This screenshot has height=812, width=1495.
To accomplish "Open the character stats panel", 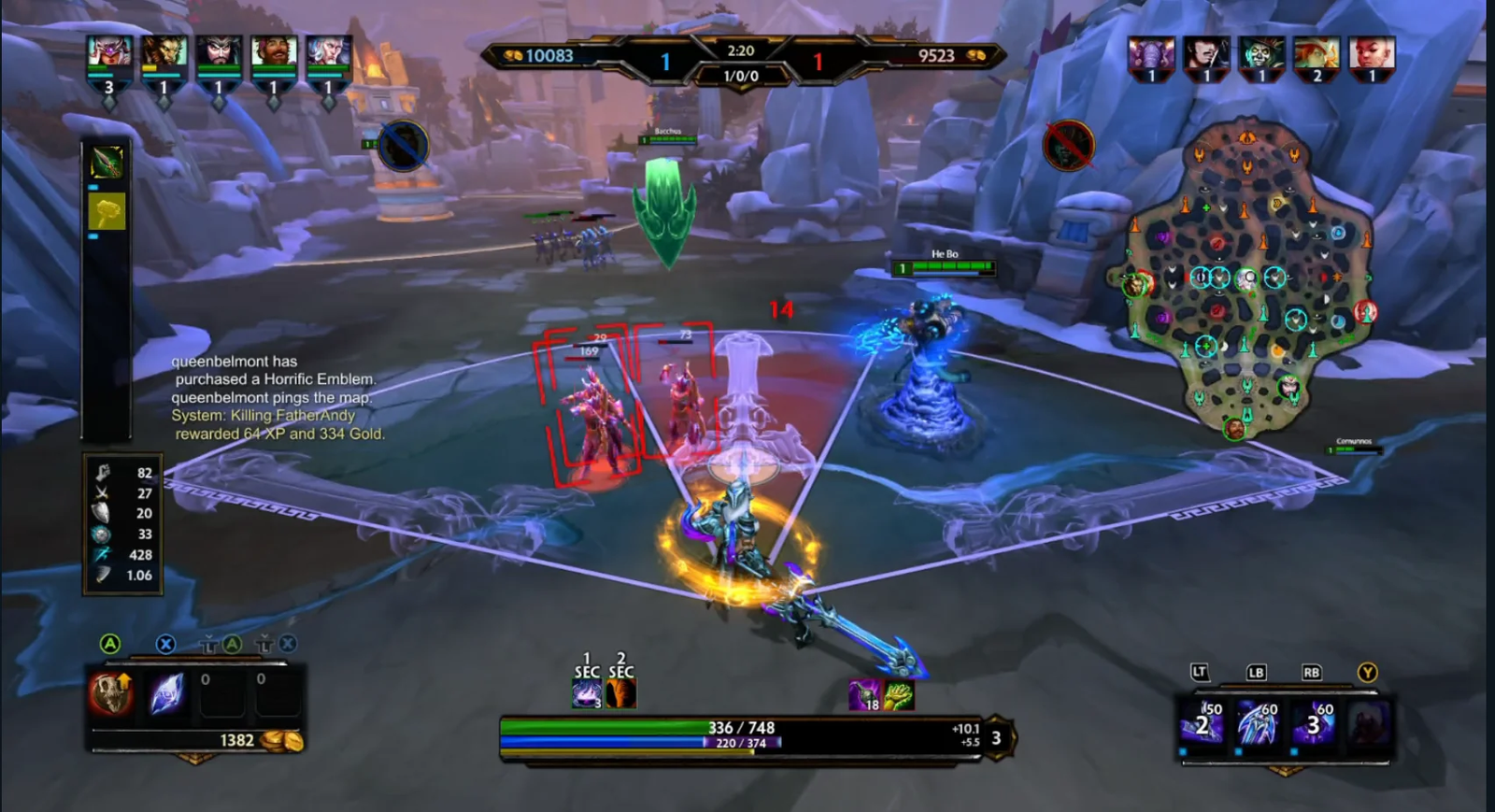I will [123, 524].
